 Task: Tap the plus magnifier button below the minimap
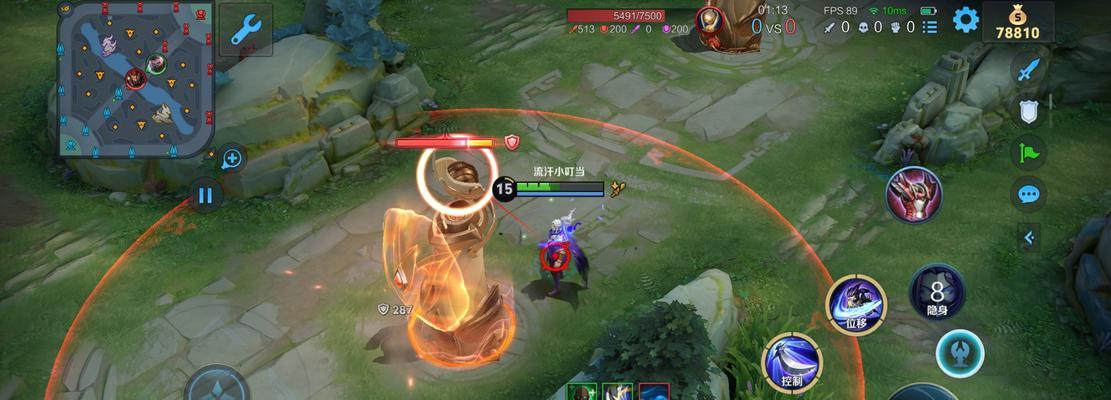click(232, 158)
